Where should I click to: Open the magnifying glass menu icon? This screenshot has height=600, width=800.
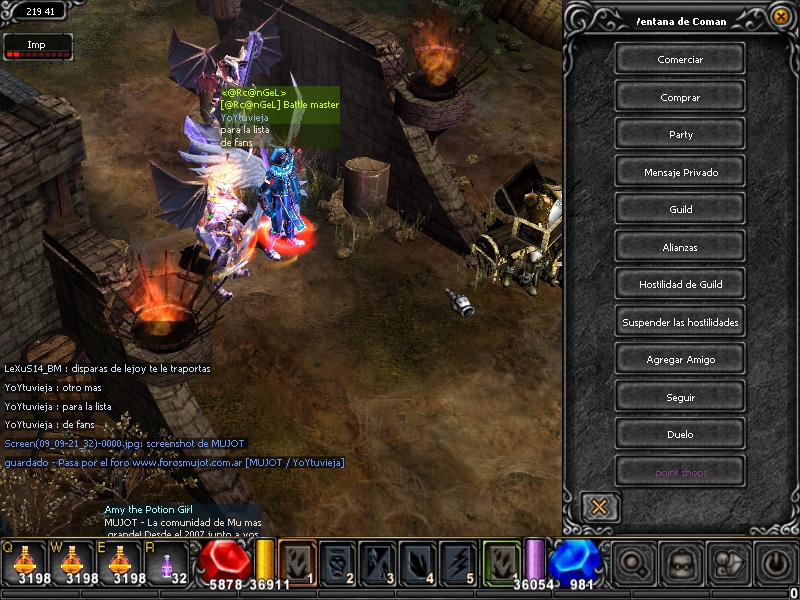[x=632, y=563]
